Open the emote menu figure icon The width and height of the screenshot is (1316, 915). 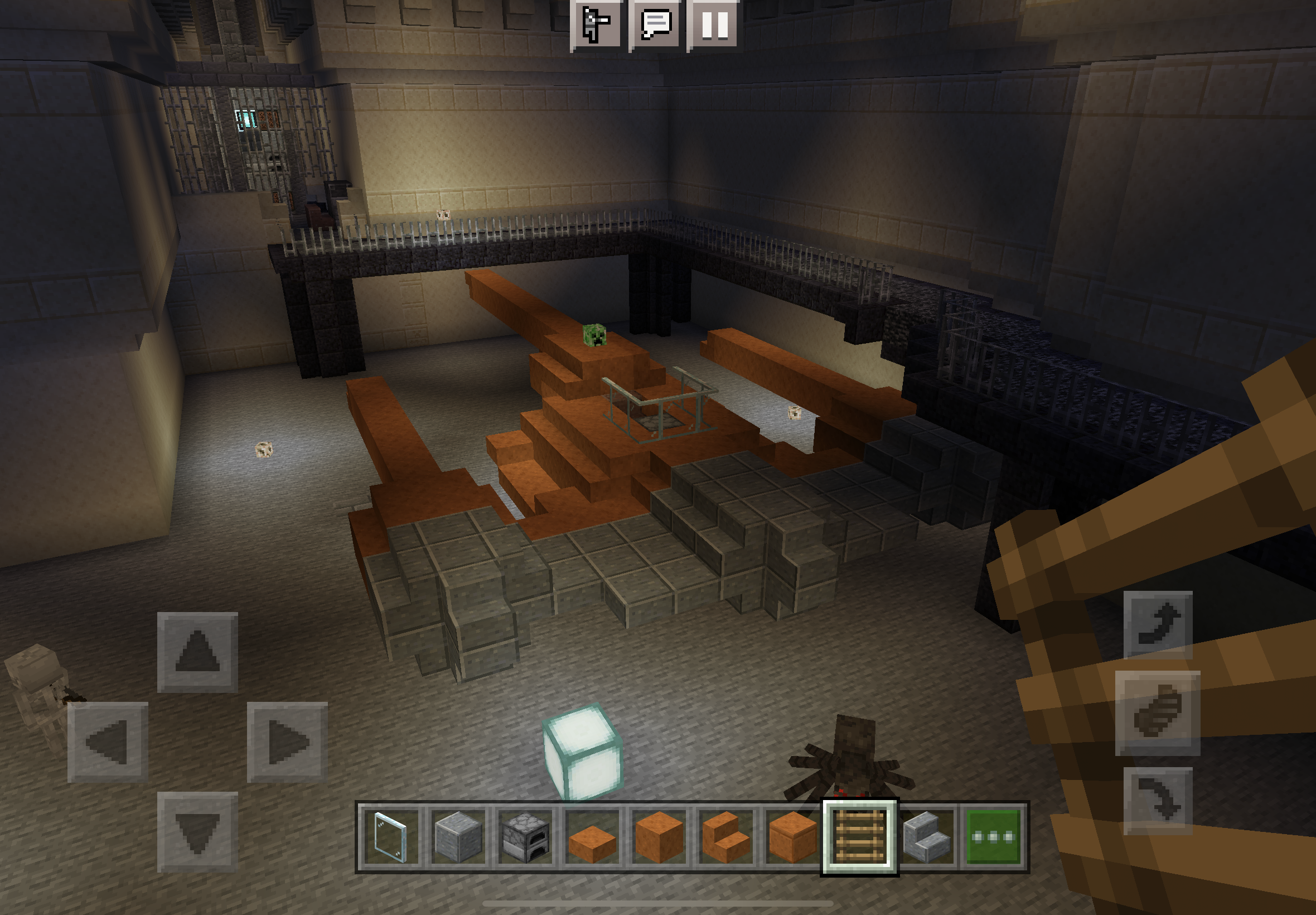click(x=595, y=24)
